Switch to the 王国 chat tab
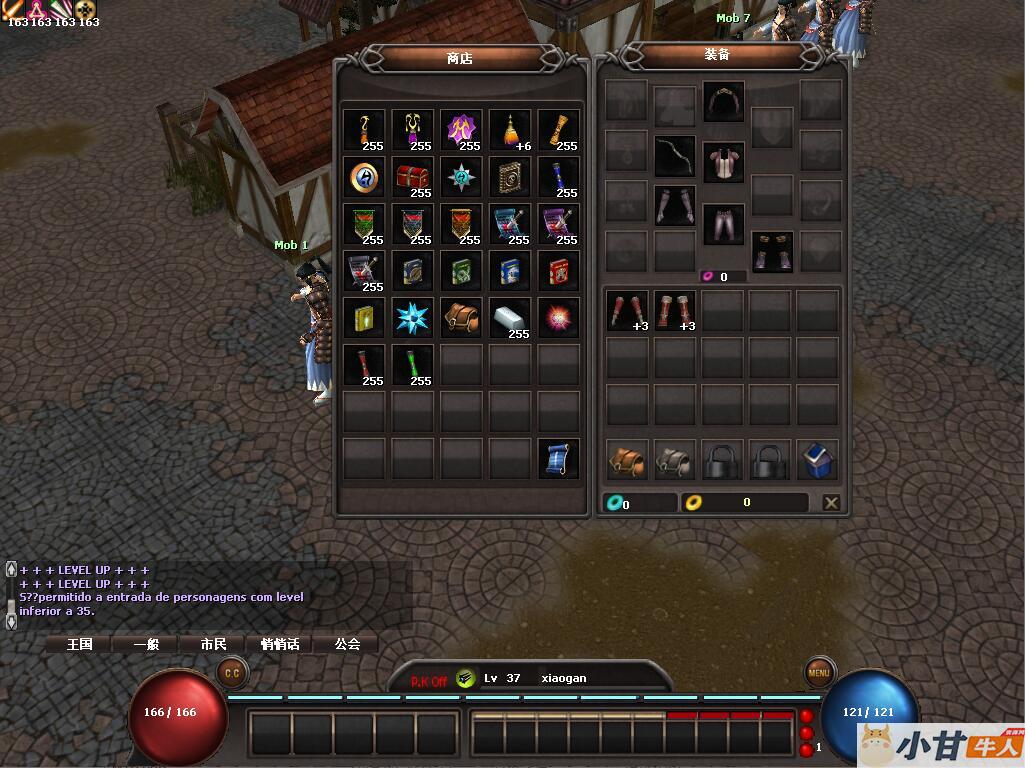 (x=80, y=644)
